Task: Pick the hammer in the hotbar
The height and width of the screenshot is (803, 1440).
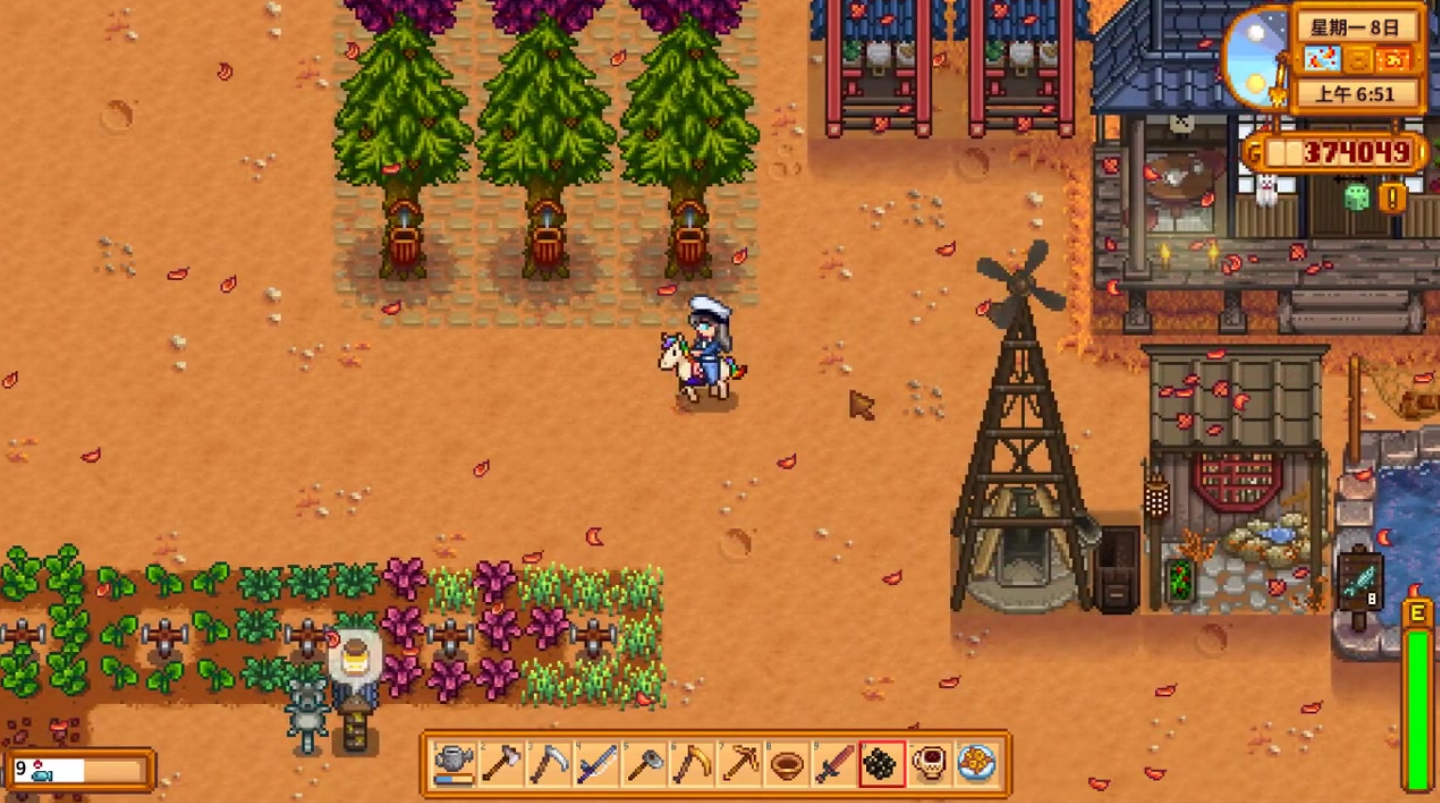Action: 644,765
